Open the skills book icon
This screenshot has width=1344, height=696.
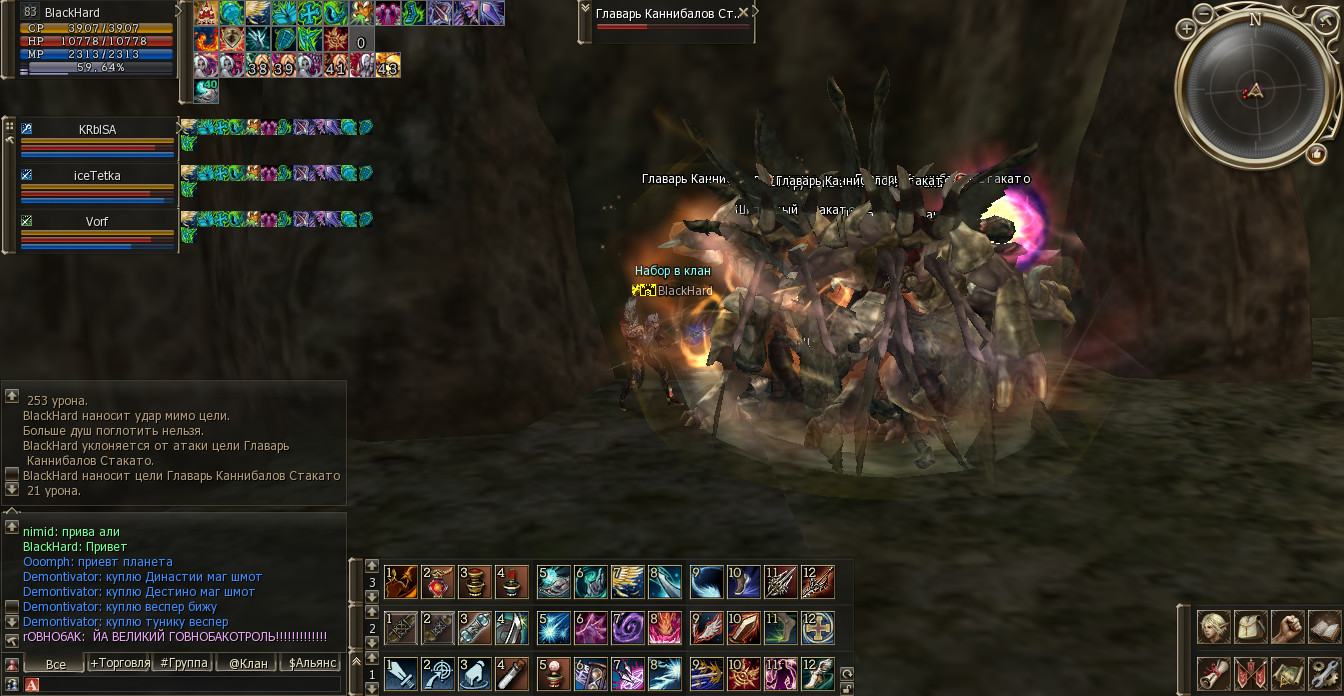[x=1323, y=627]
